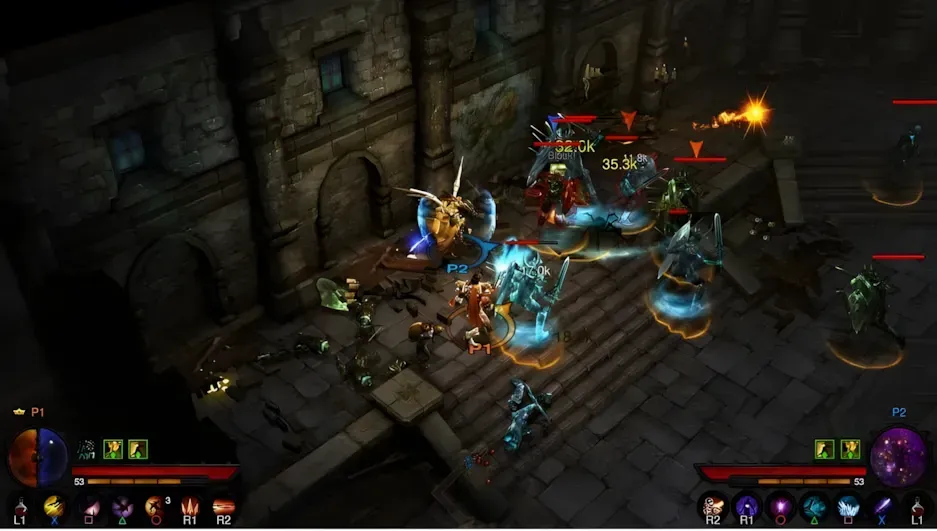Trigger P2's magenta burst skill
Image resolution: width=937 pixels, height=531 pixels.
point(780,507)
